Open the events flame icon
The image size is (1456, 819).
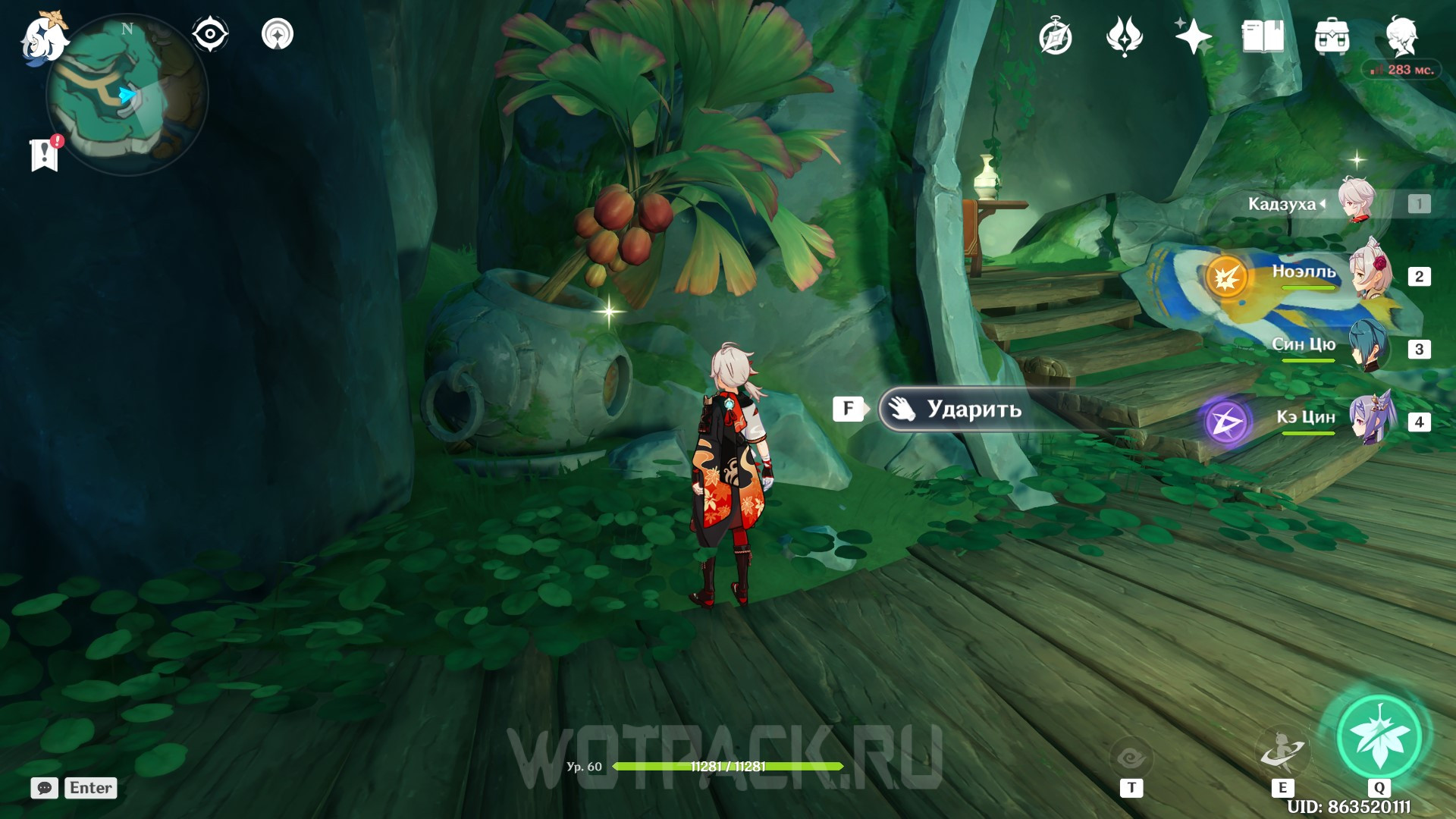pyautogui.click(x=1124, y=36)
